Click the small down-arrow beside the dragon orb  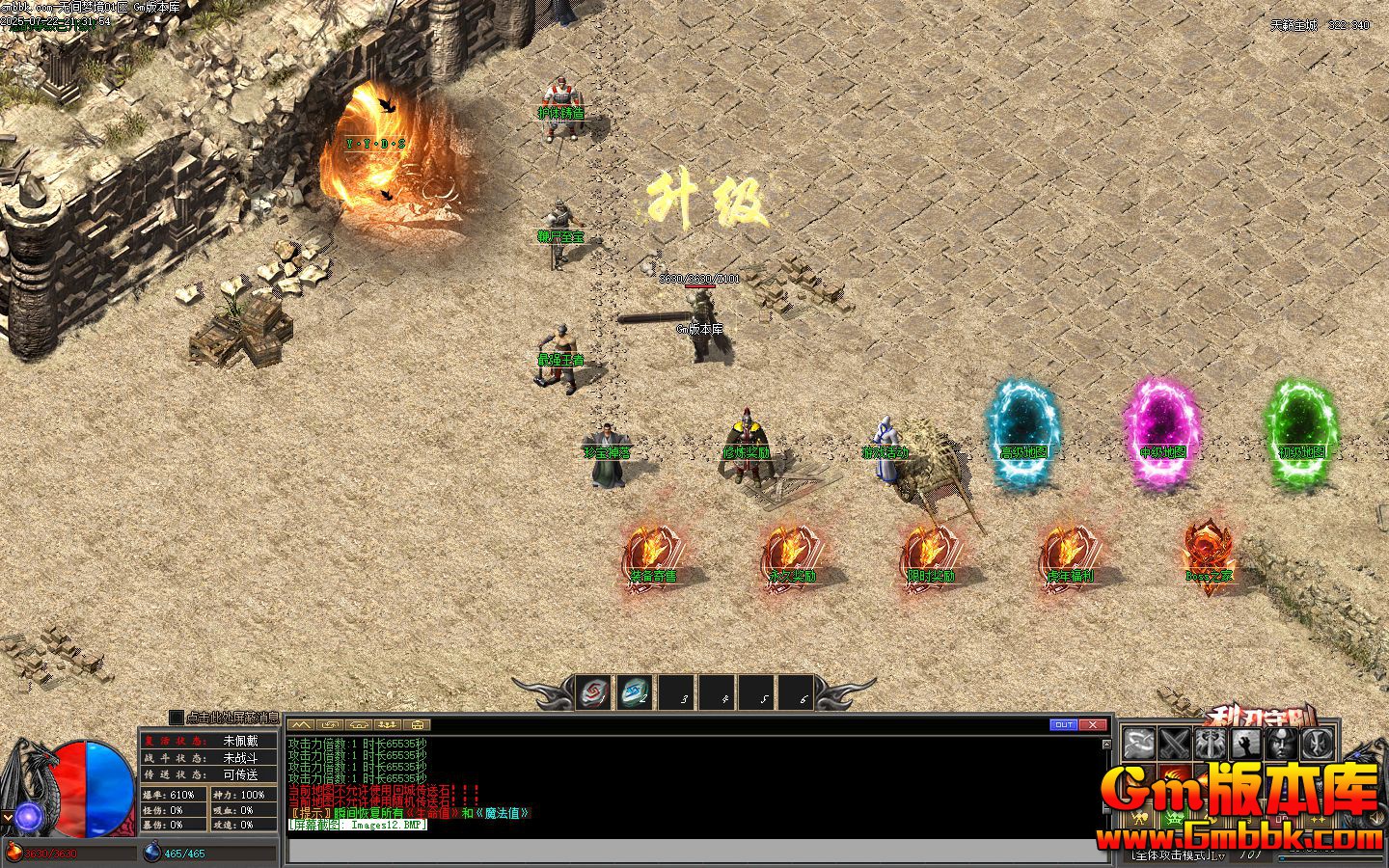8,818
